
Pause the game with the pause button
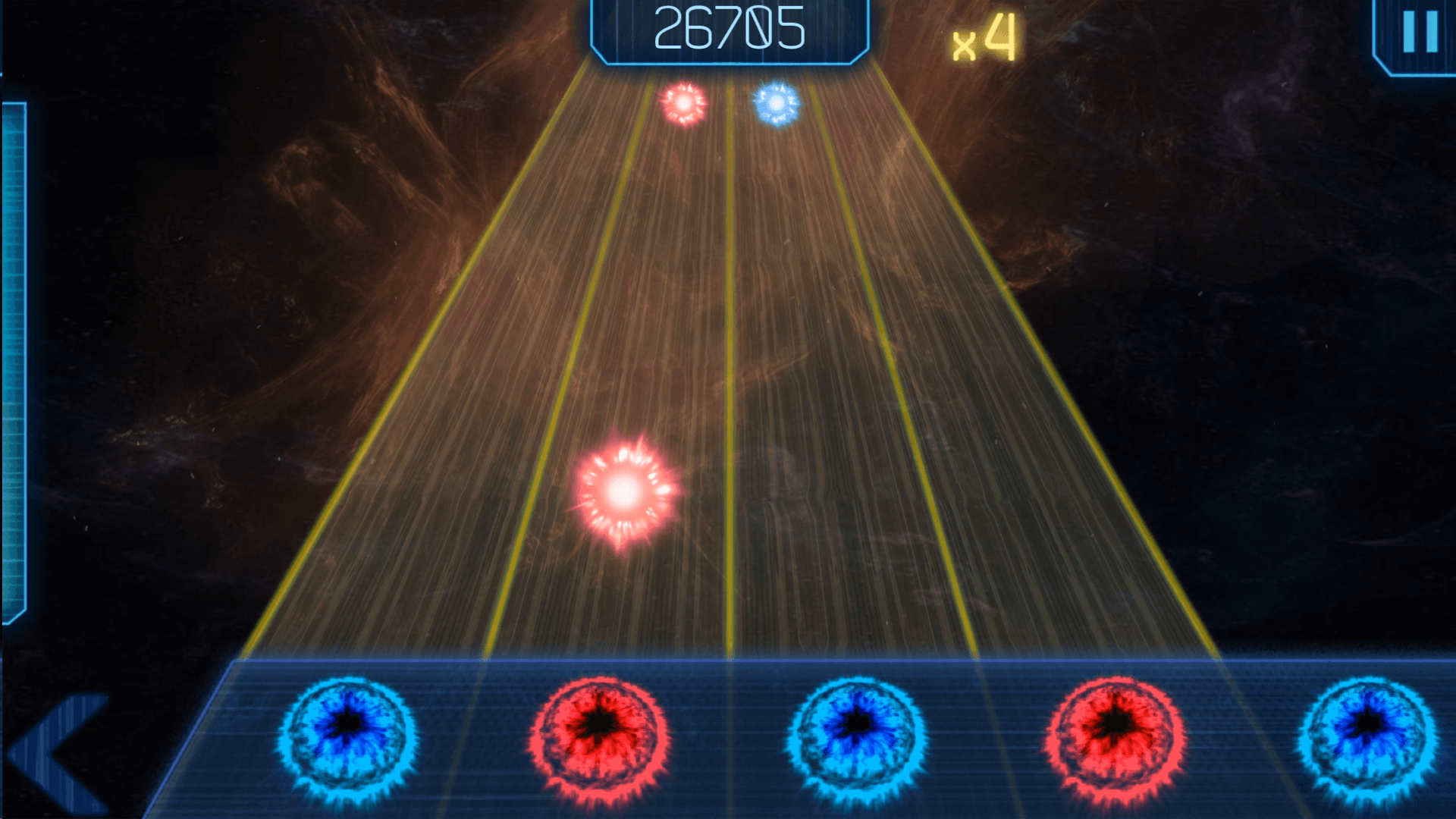[1420, 33]
